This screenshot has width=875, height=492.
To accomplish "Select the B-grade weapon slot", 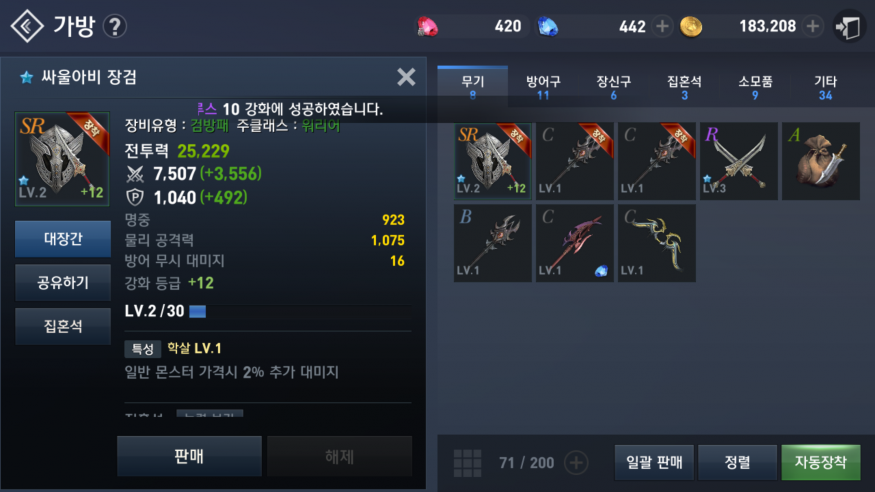I will (x=493, y=243).
